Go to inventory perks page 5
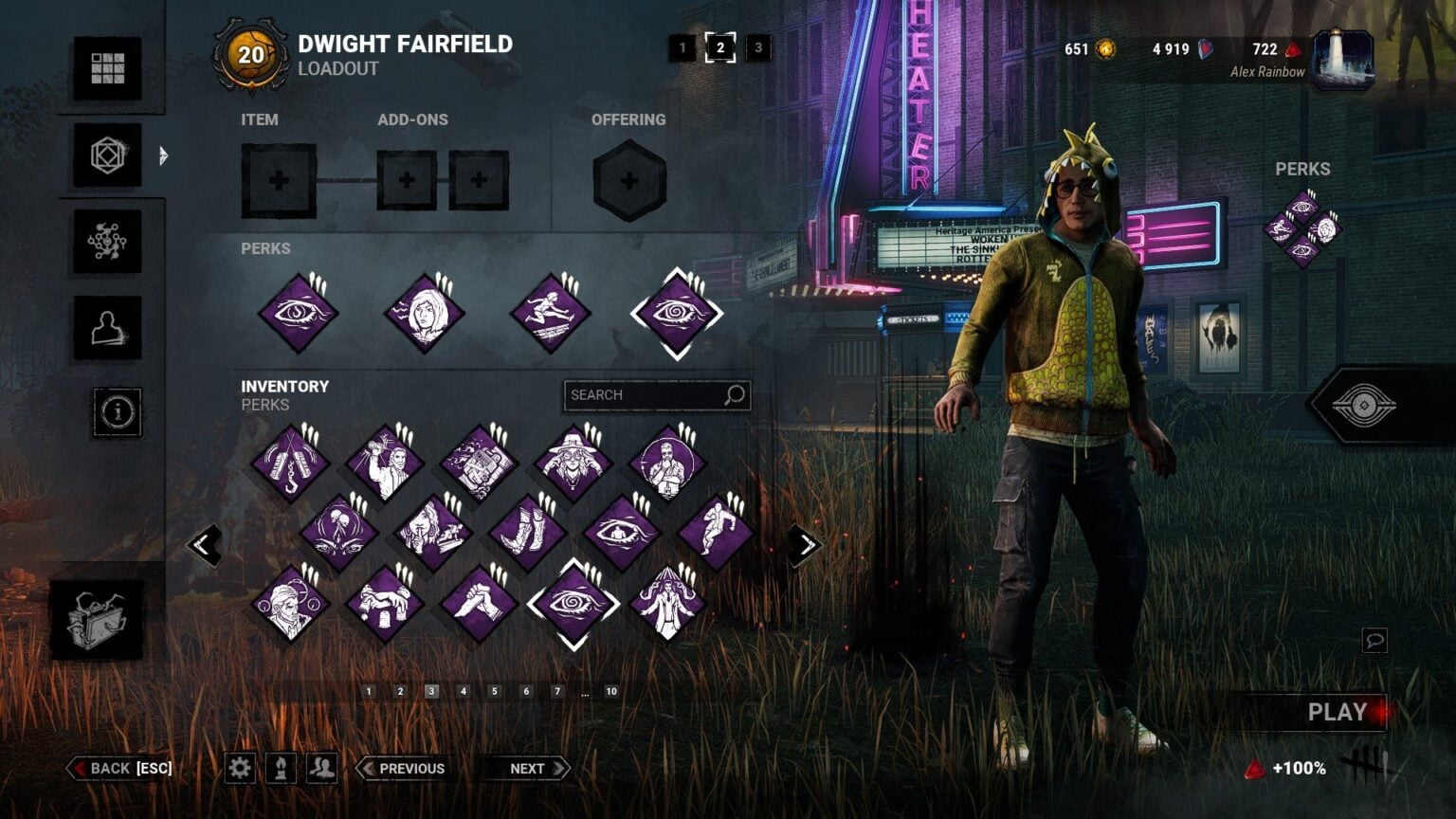The height and width of the screenshot is (819, 1456). 493,692
